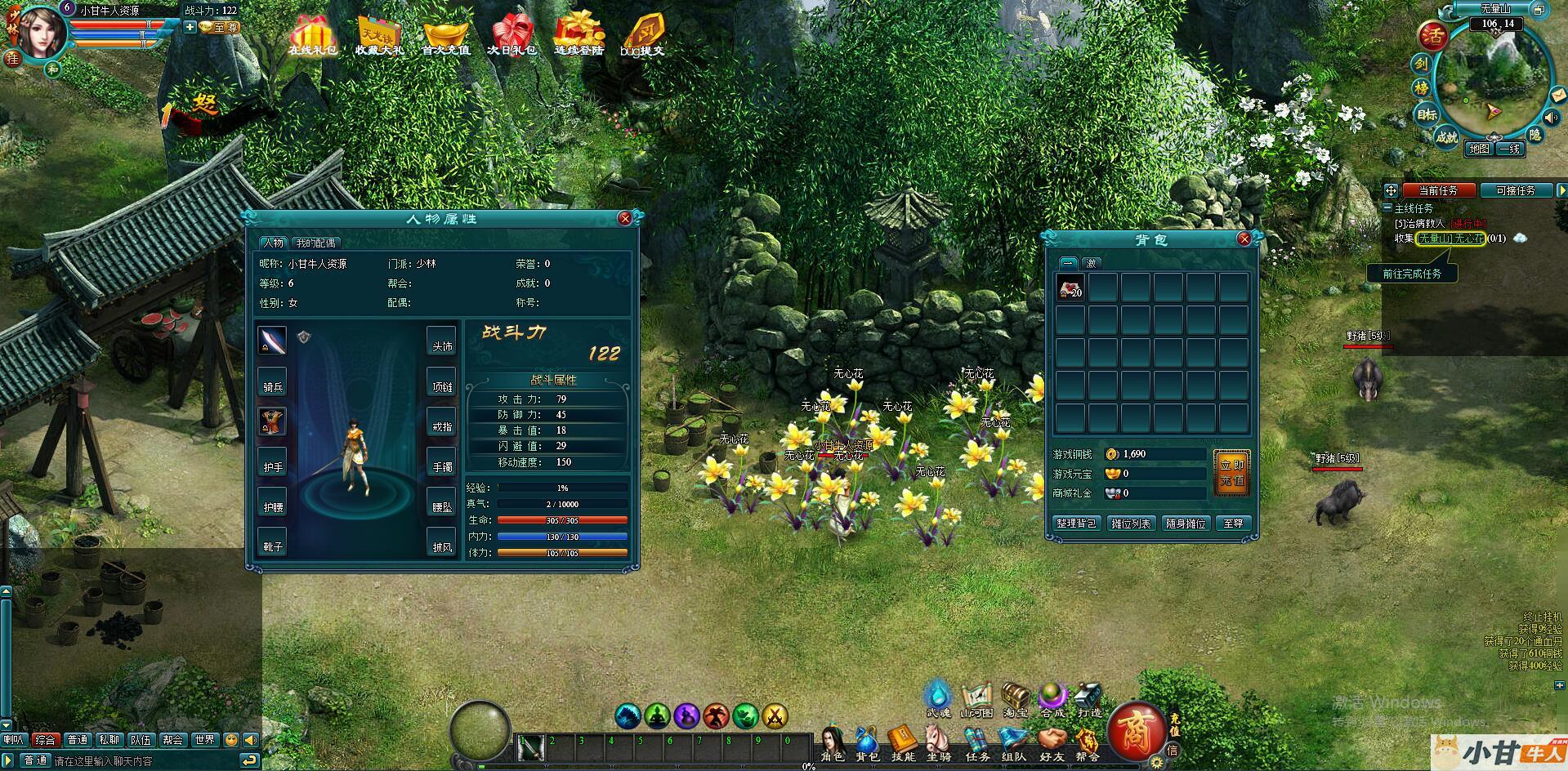Open the 坐骑 mount menu
The height and width of the screenshot is (771, 1568).
point(939,742)
